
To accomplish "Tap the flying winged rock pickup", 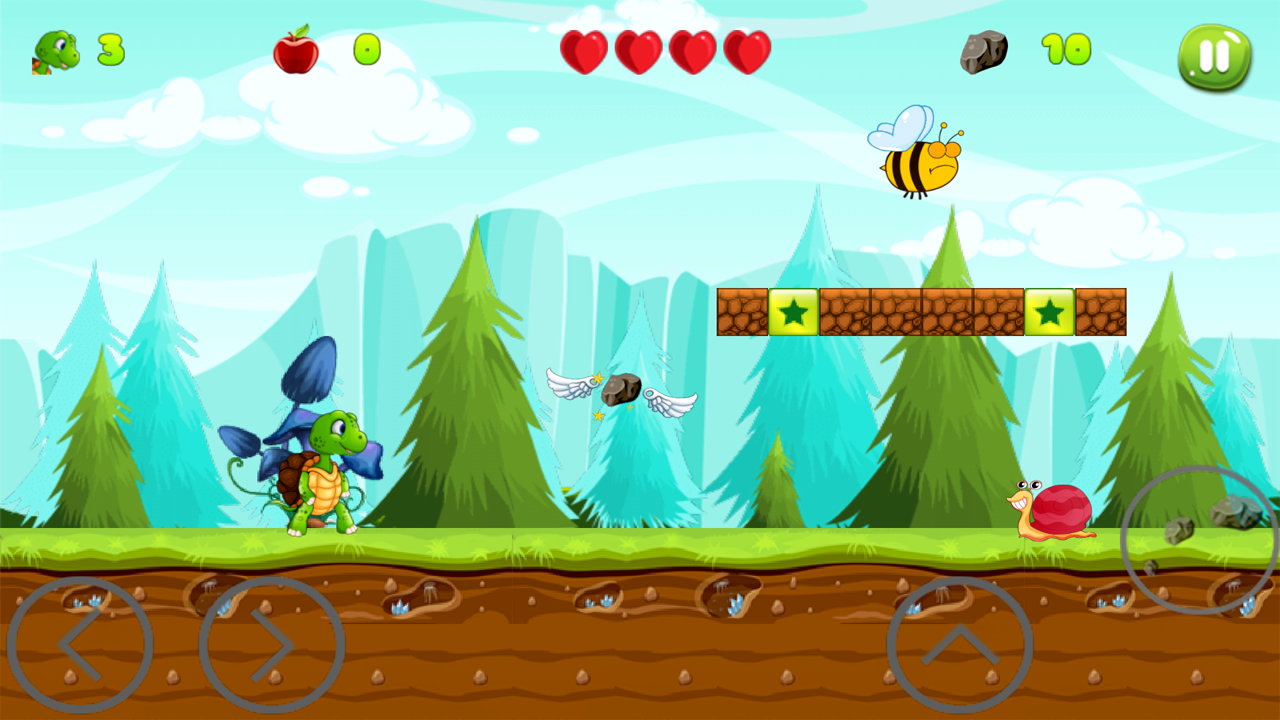I will click(x=622, y=390).
